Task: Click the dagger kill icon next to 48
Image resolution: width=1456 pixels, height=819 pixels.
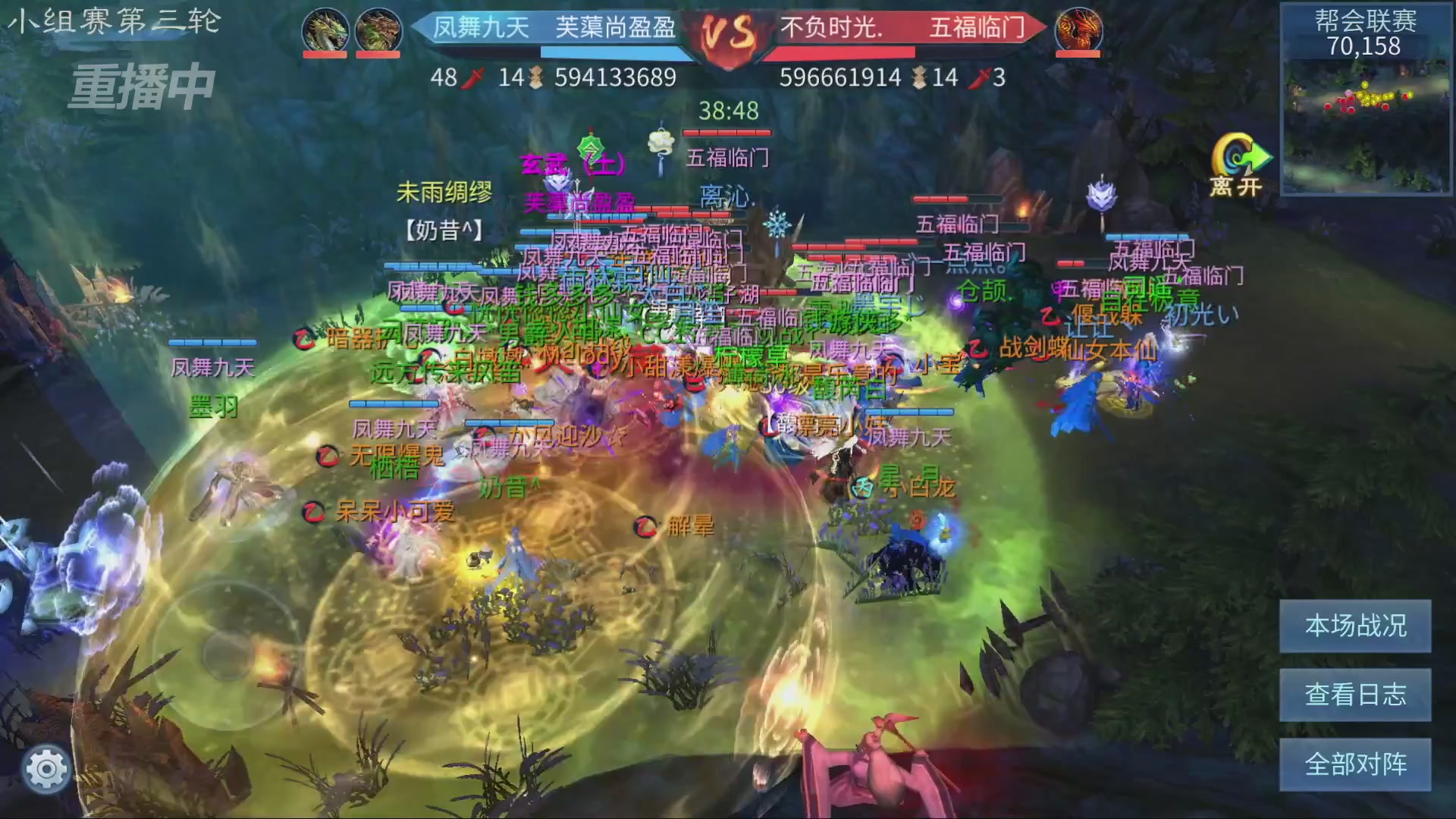Action: (x=475, y=77)
